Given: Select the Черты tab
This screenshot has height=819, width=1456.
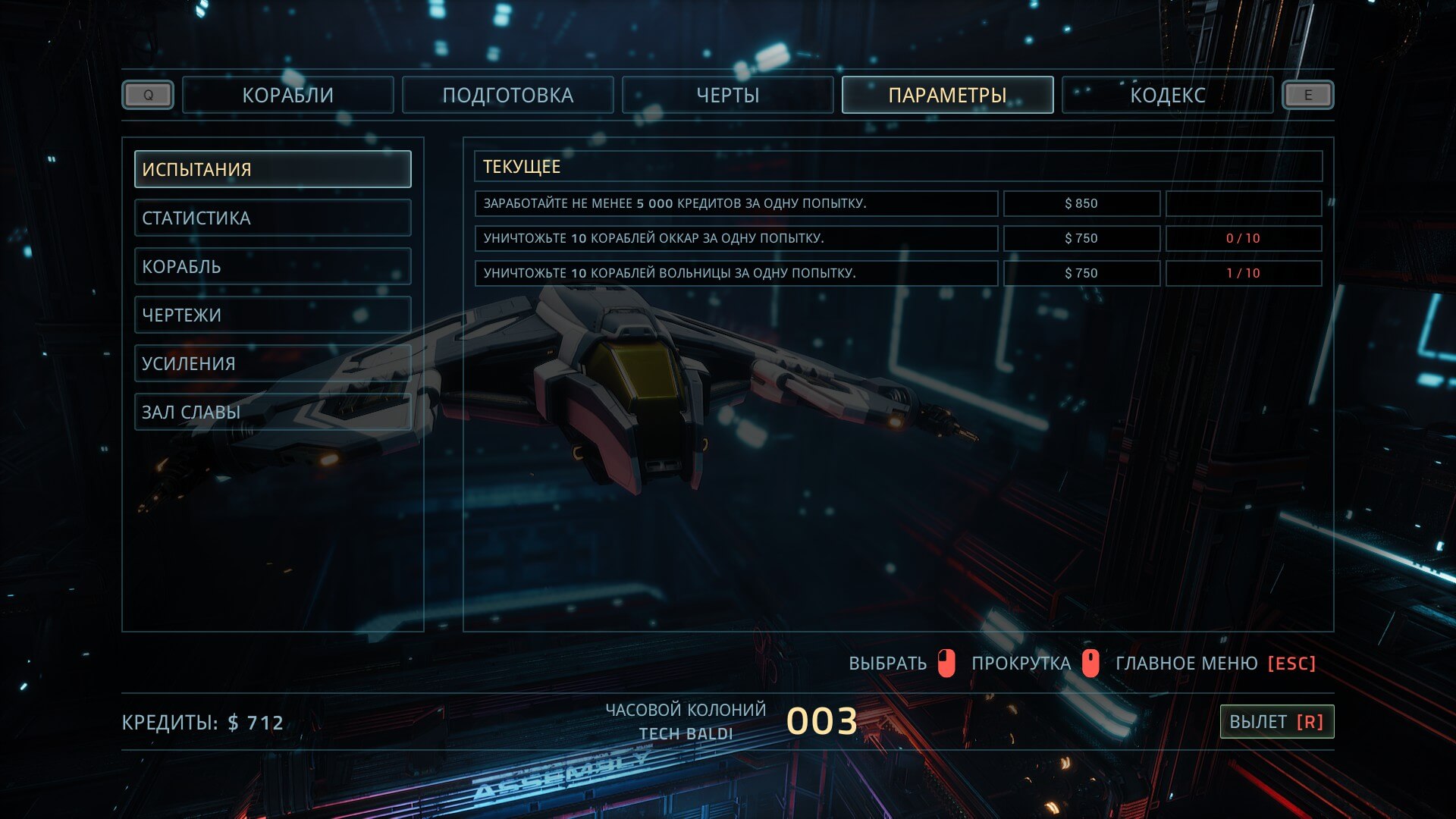Looking at the screenshot, I should [727, 96].
